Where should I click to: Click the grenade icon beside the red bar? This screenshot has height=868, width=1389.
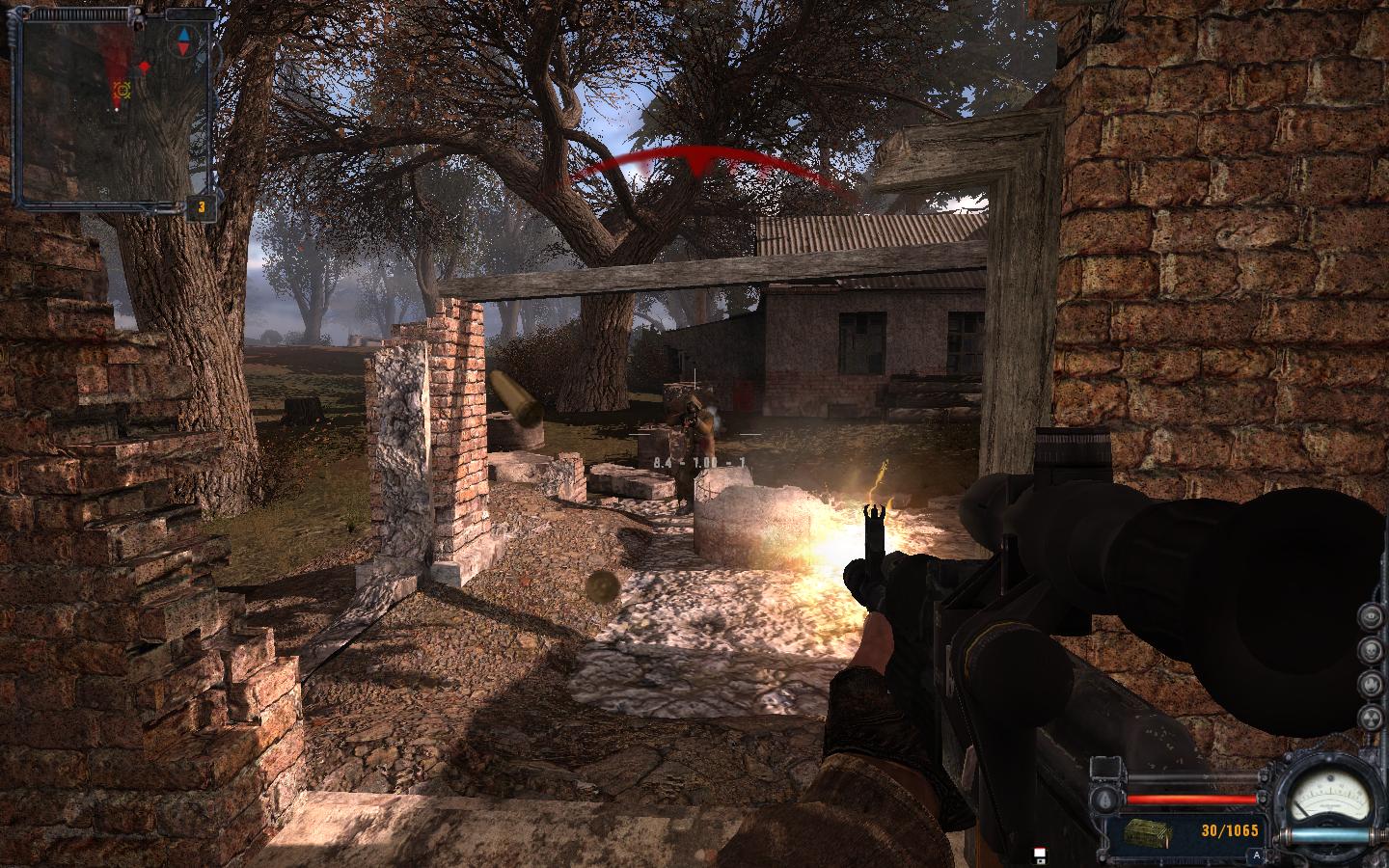[x=1106, y=798]
